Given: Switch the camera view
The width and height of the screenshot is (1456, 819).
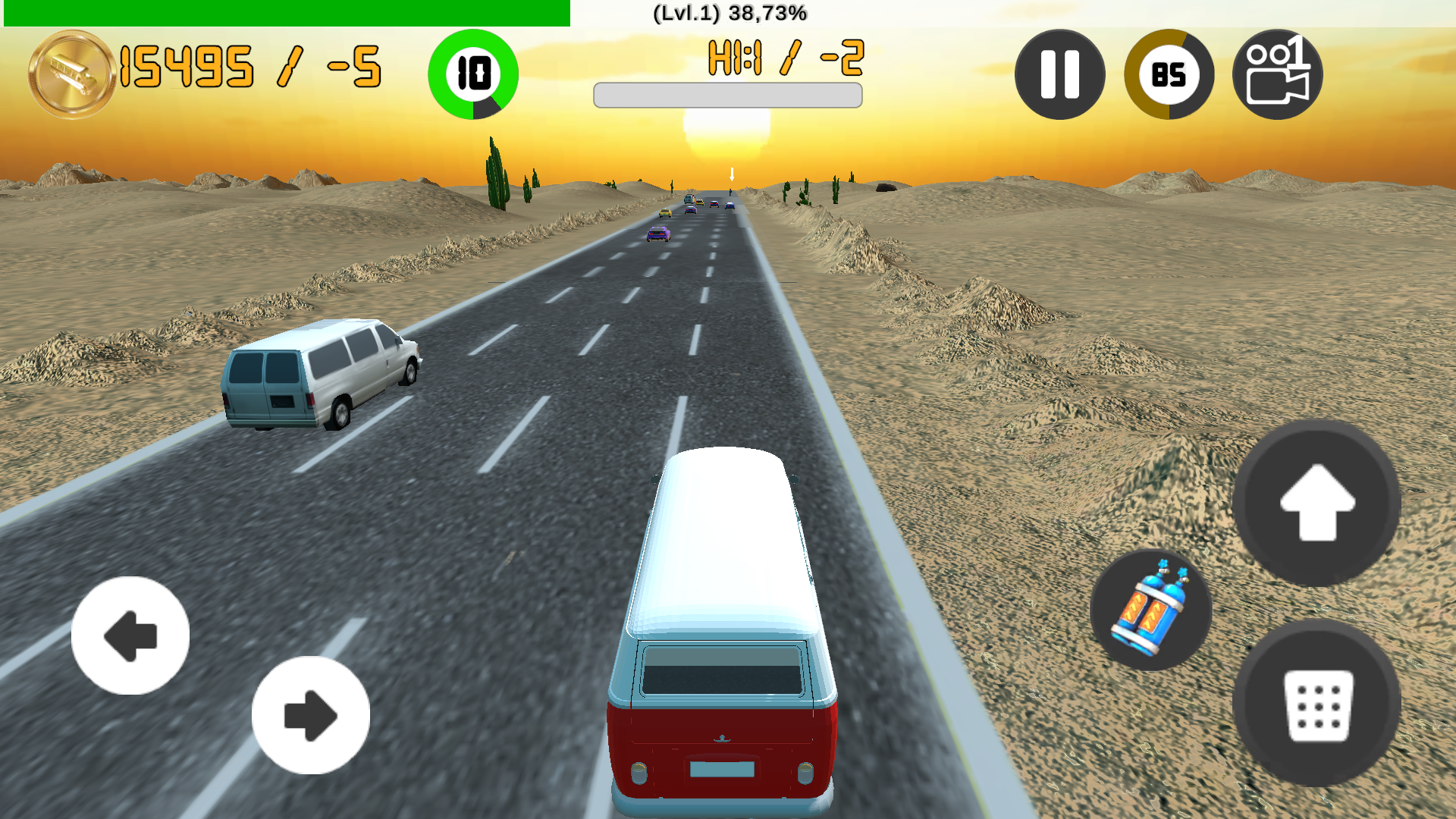Looking at the screenshot, I should coord(1278,74).
